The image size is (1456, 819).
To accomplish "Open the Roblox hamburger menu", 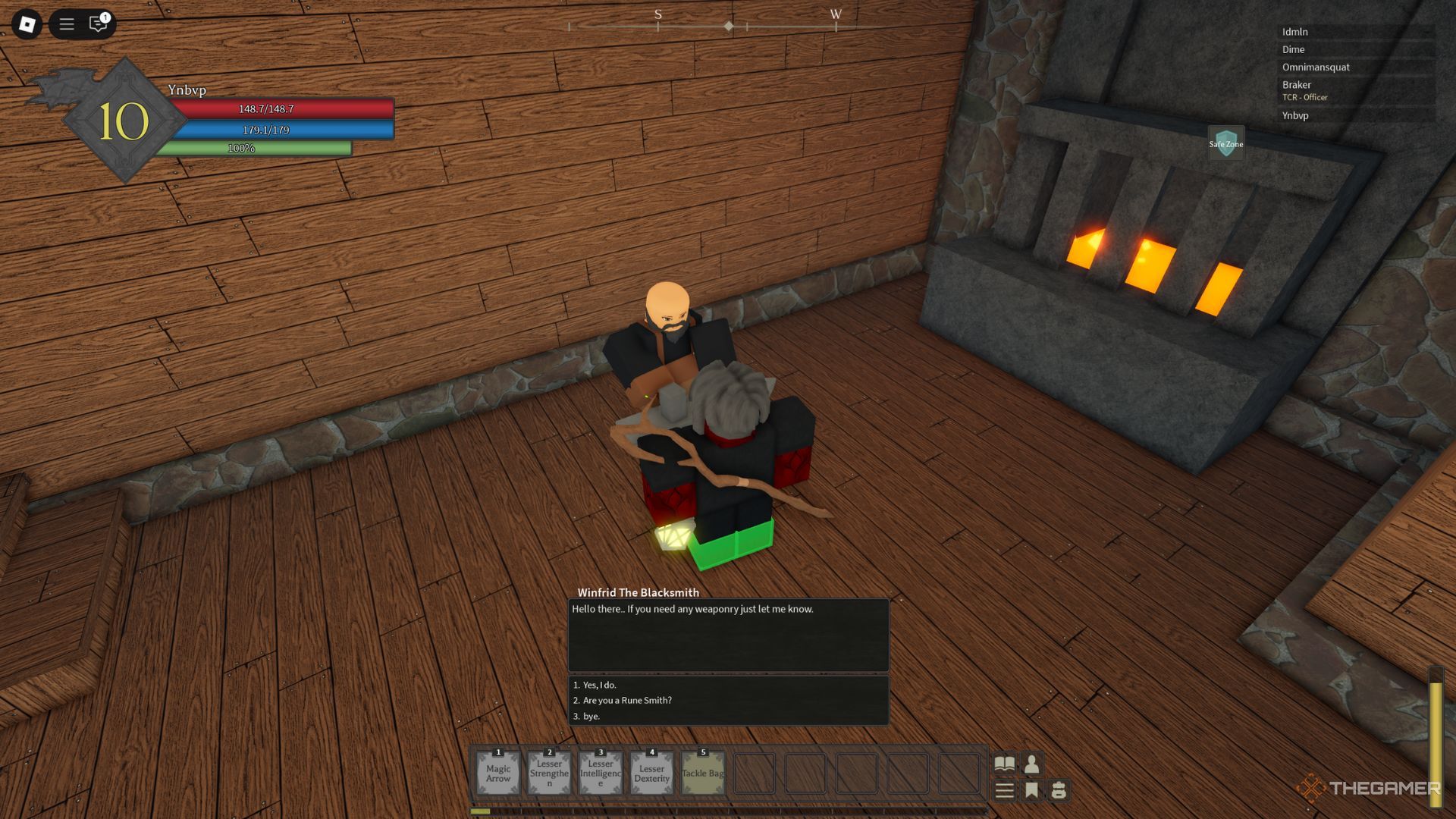I will point(66,24).
